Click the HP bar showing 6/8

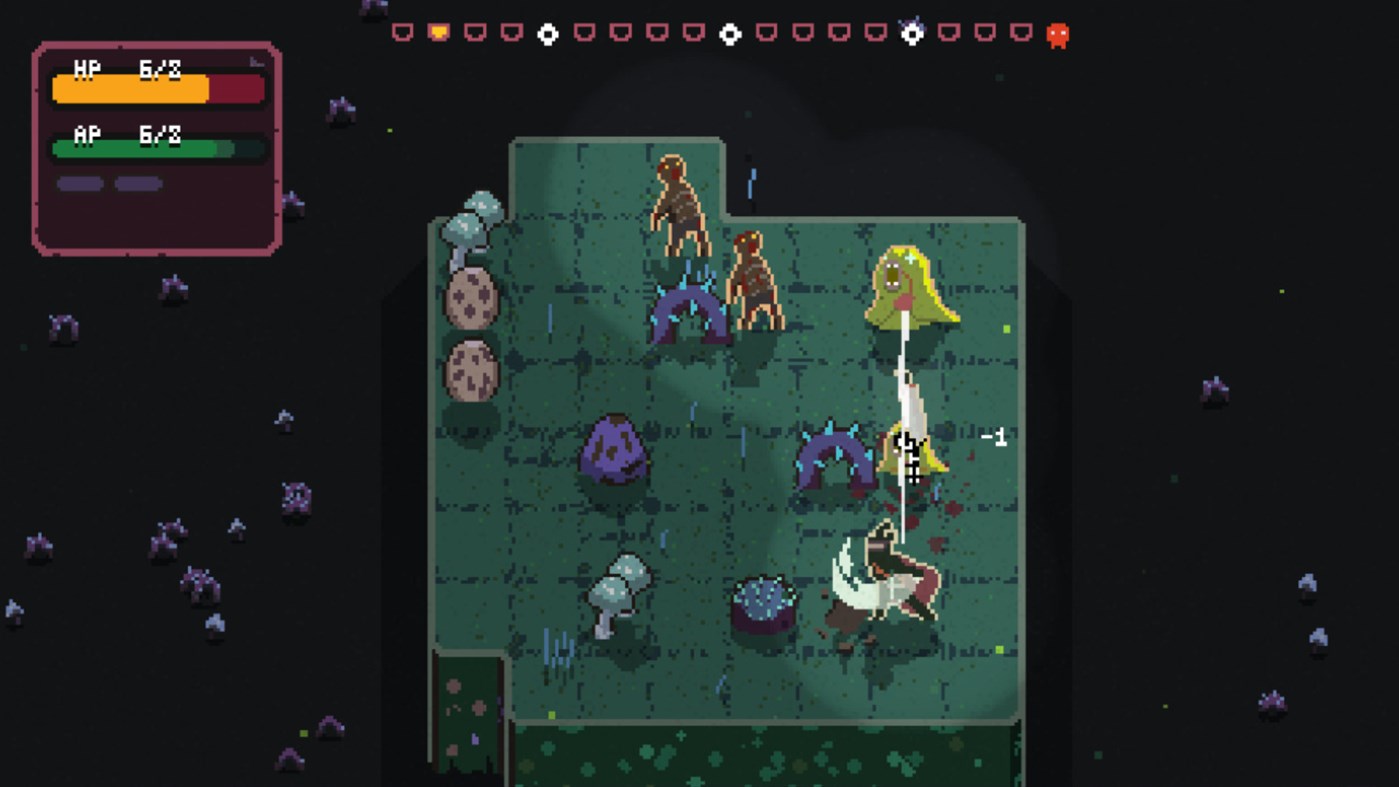tap(155, 89)
